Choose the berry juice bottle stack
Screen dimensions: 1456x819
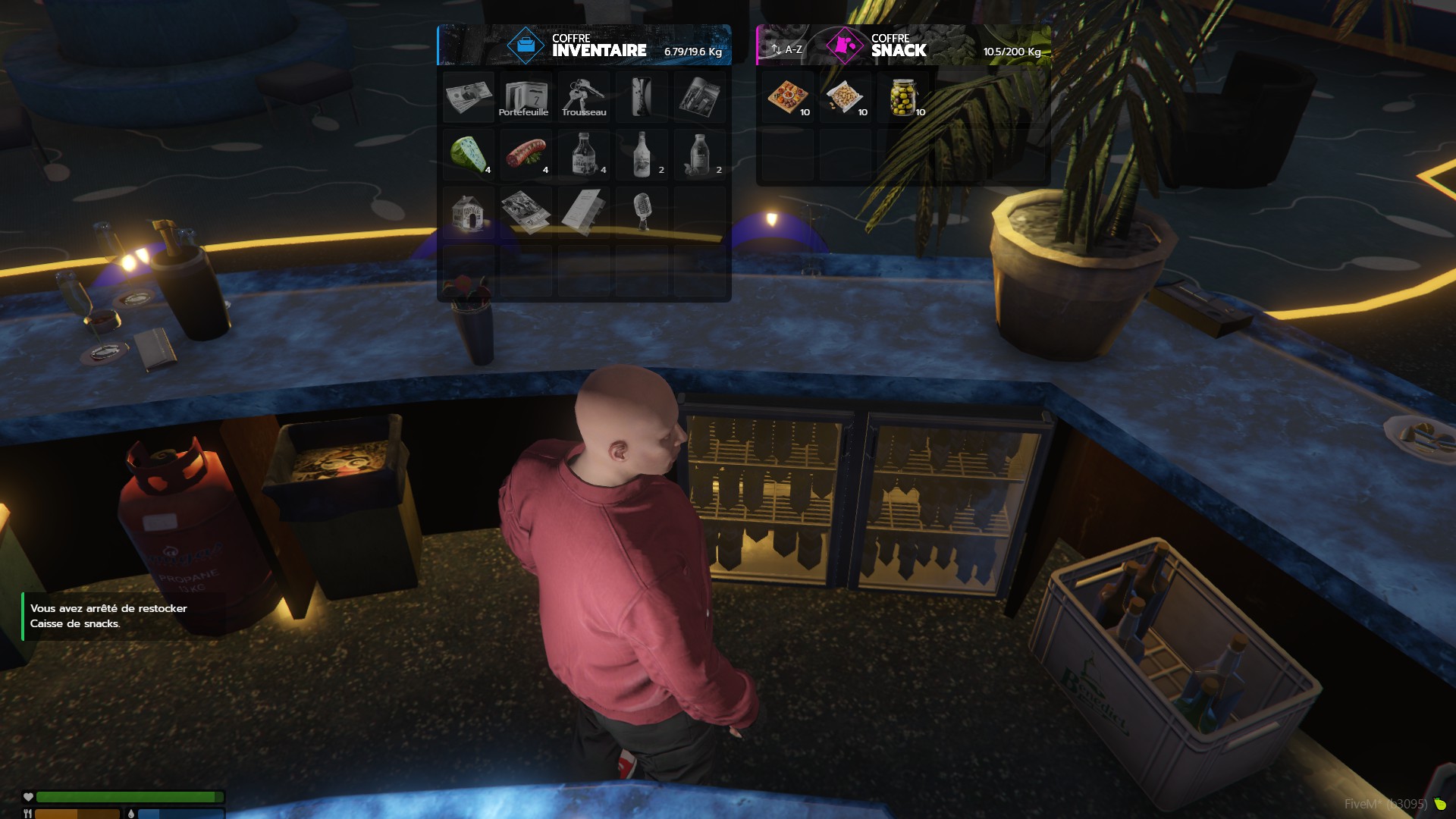[699, 154]
